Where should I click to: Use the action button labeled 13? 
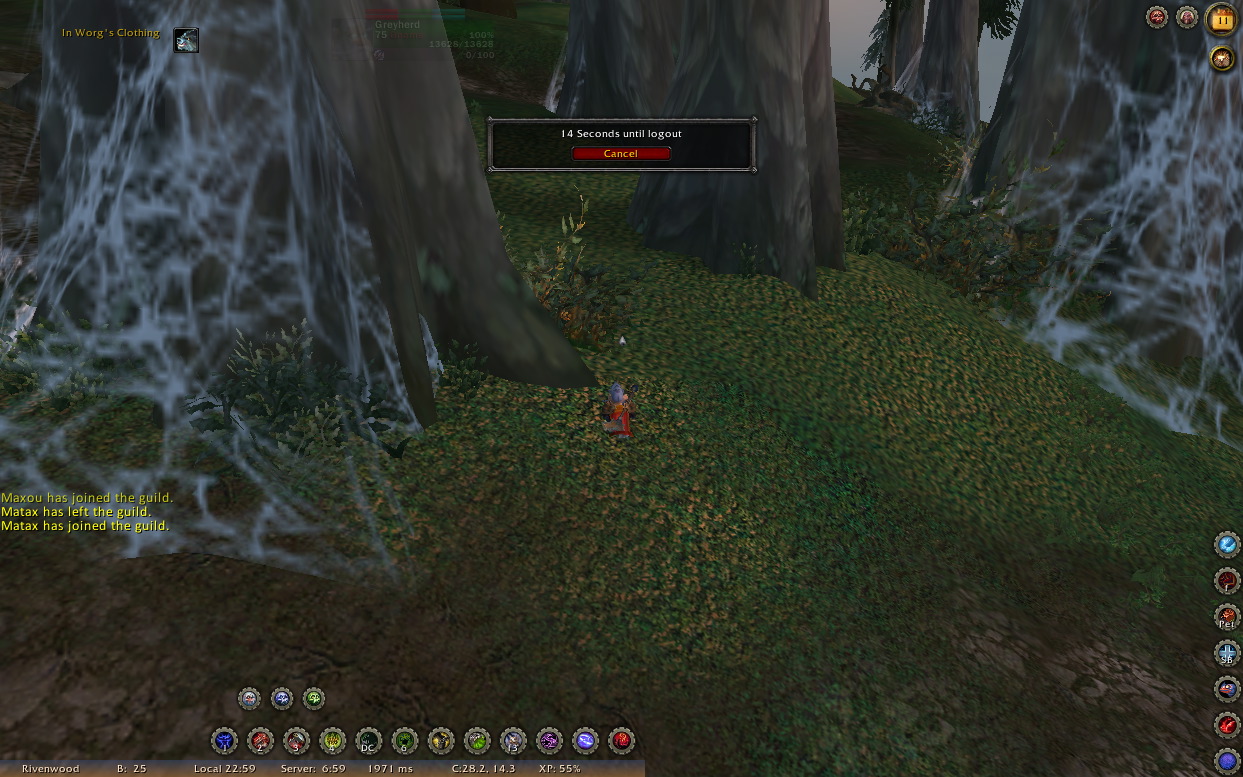tap(513, 741)
